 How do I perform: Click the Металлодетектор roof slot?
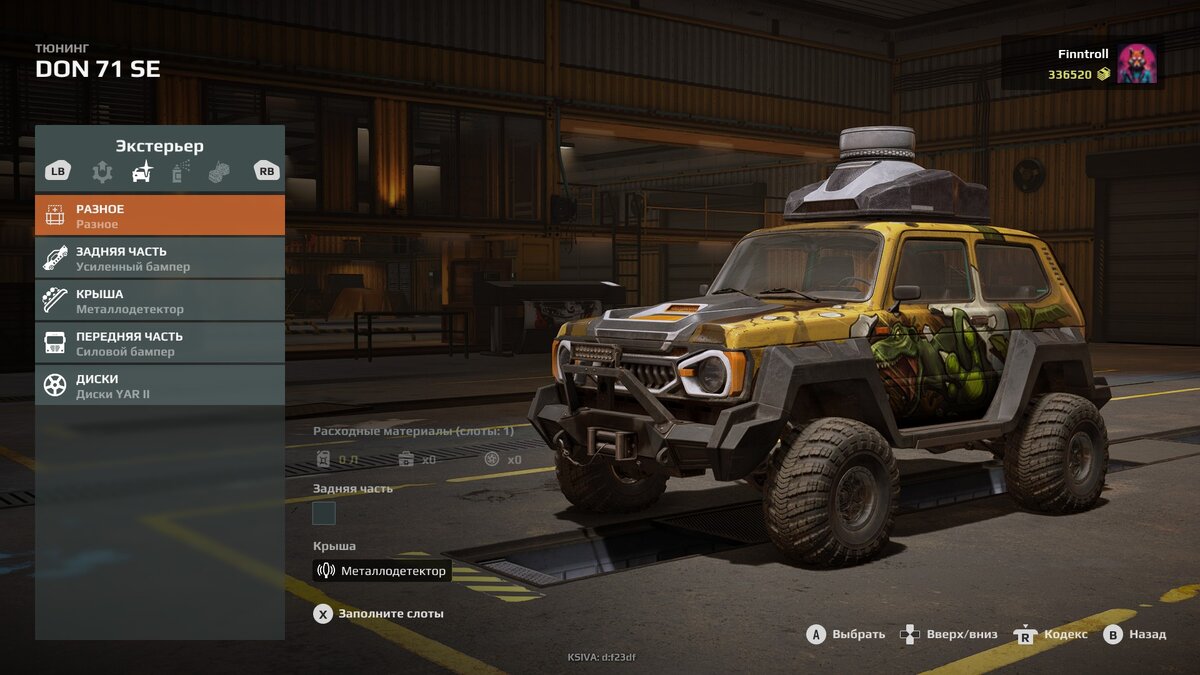[381, 571]
